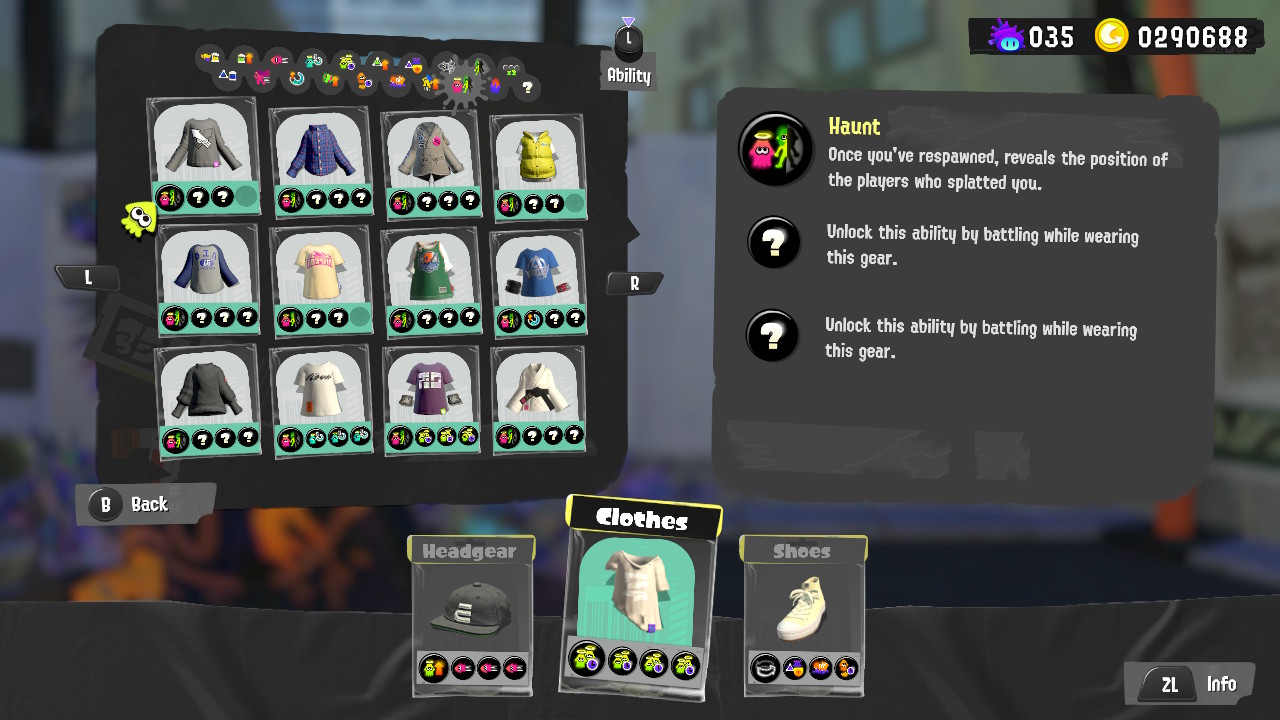Image resolution: width=1280 pixels, height=720 pixels.
Task: Click the green glasses brand filter icon
Action: [510, 71]
